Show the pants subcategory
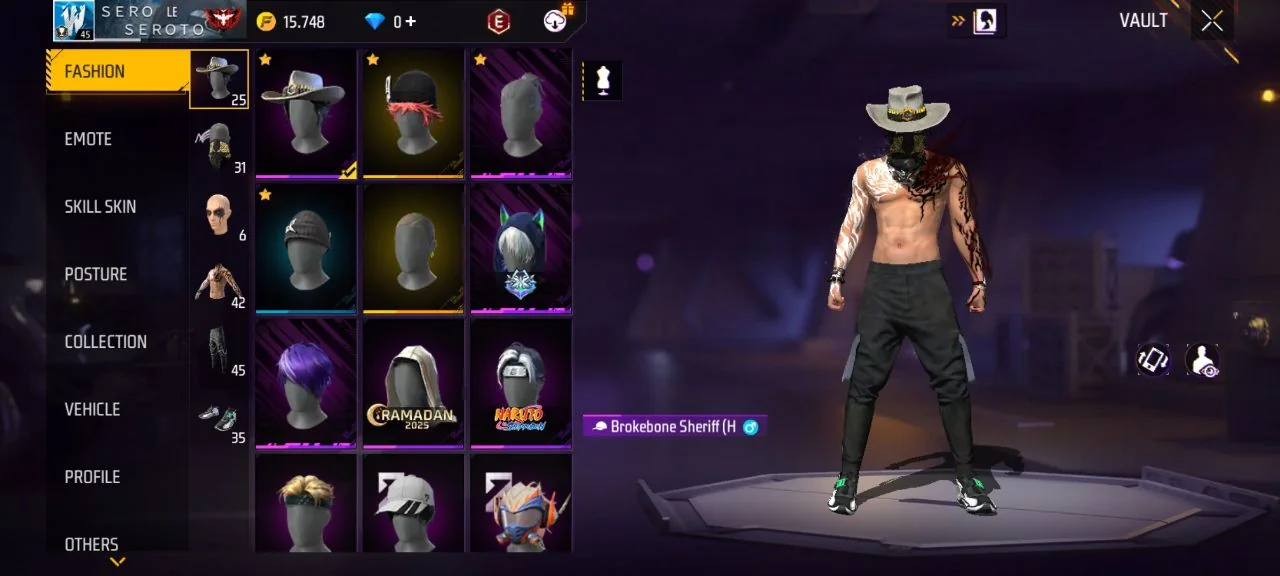Image resolution: width=1280 pixels, height=576 pixels. tap(219, 350)
